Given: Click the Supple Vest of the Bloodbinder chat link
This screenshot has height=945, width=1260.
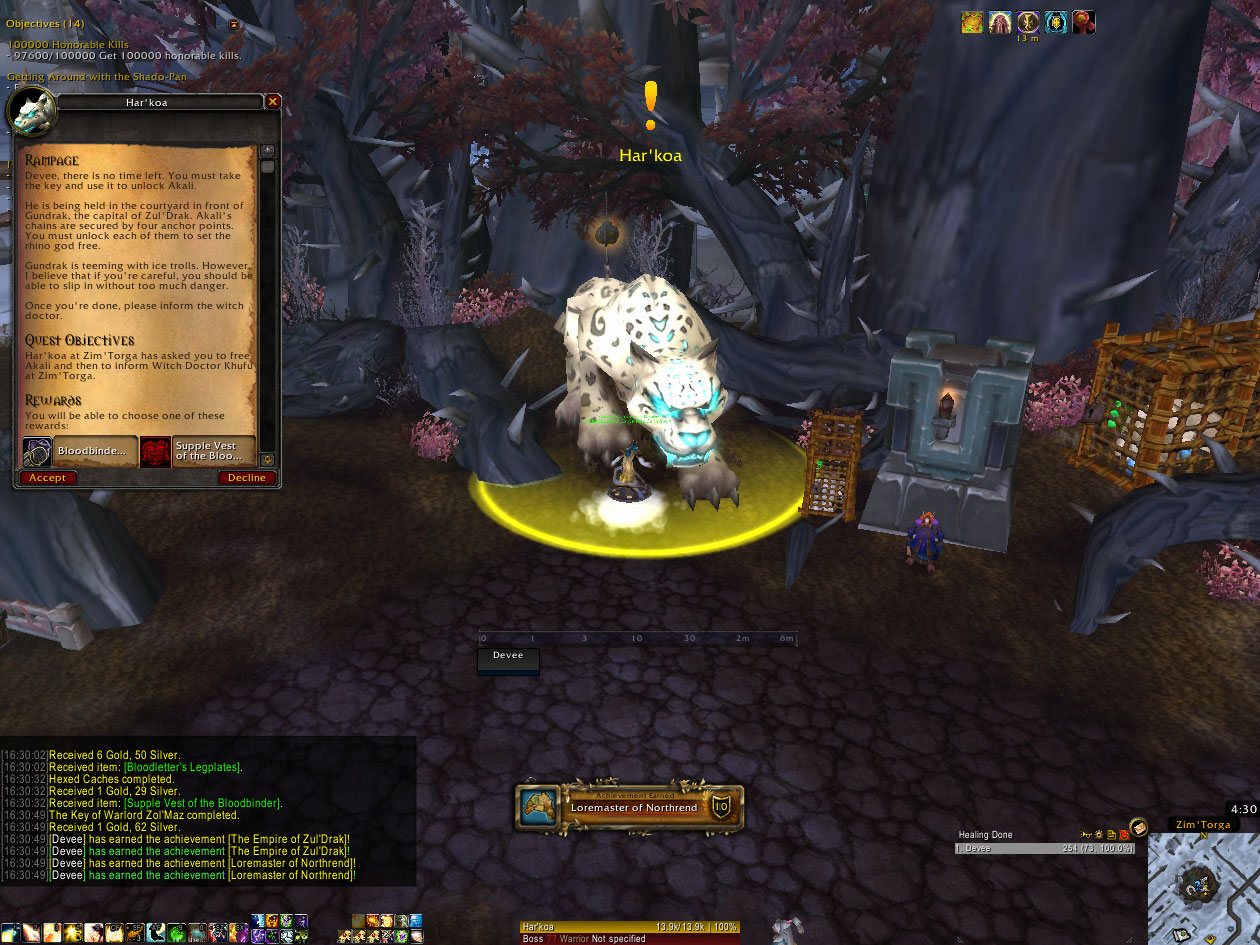Looking at the screenshot, I should [x=203, y=803].
